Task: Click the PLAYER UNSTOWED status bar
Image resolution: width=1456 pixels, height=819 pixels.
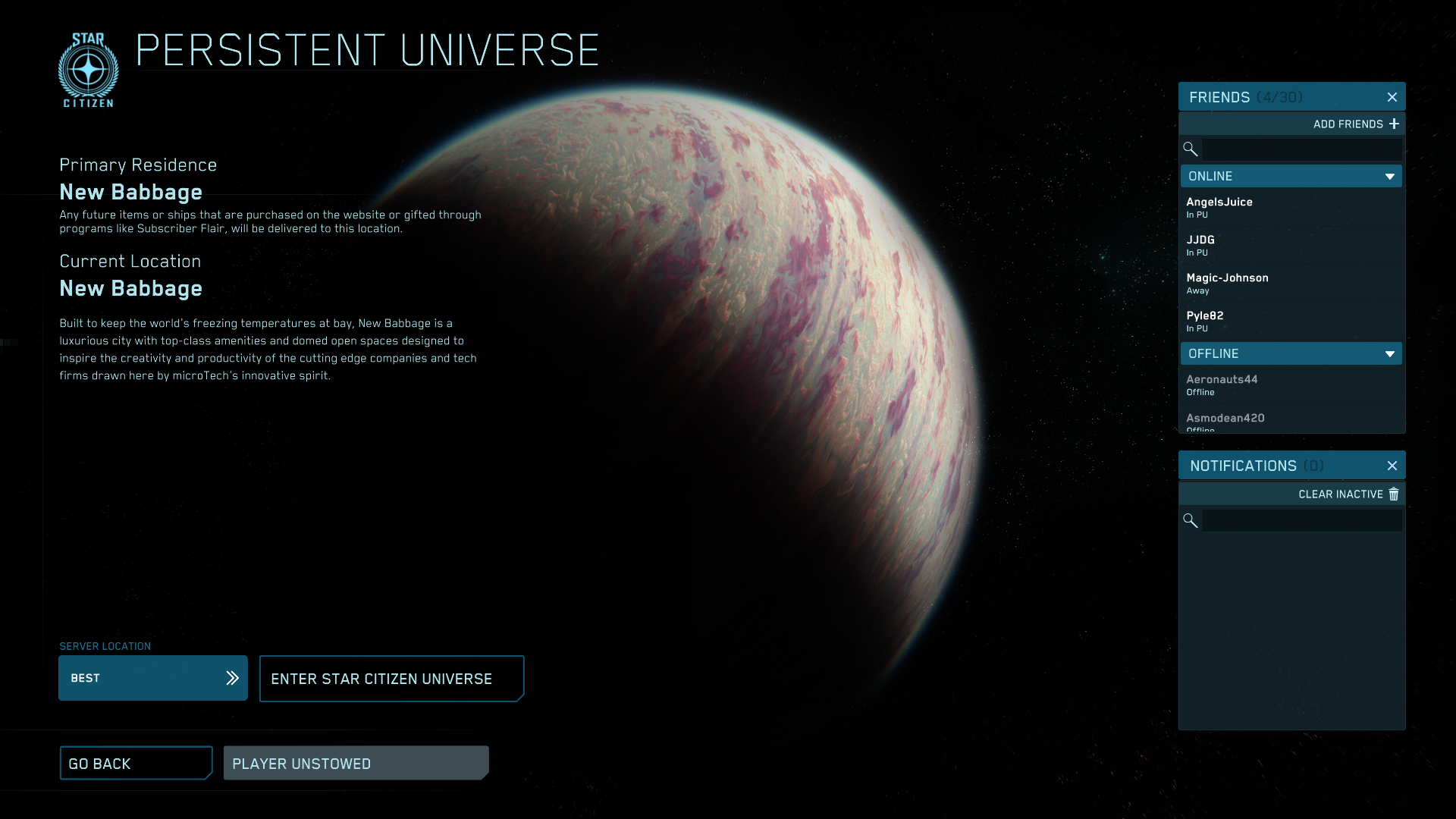Action: click(x=356, y=763)
